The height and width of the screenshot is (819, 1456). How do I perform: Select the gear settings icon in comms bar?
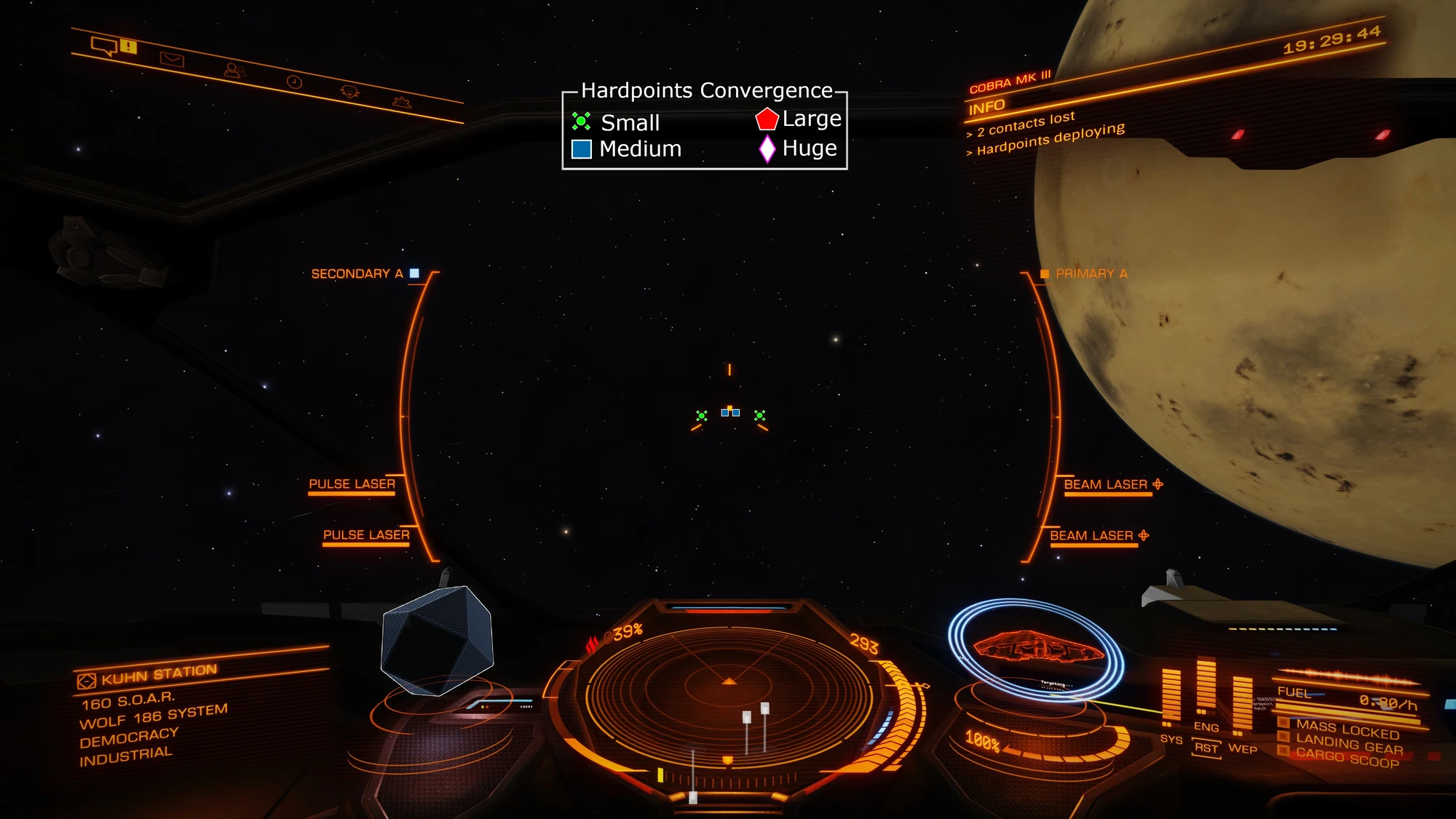401,103
